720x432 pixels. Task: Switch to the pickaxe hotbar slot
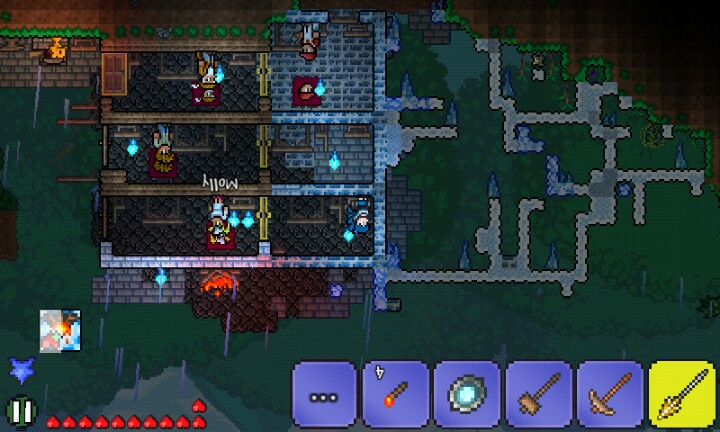click(609, 395)
